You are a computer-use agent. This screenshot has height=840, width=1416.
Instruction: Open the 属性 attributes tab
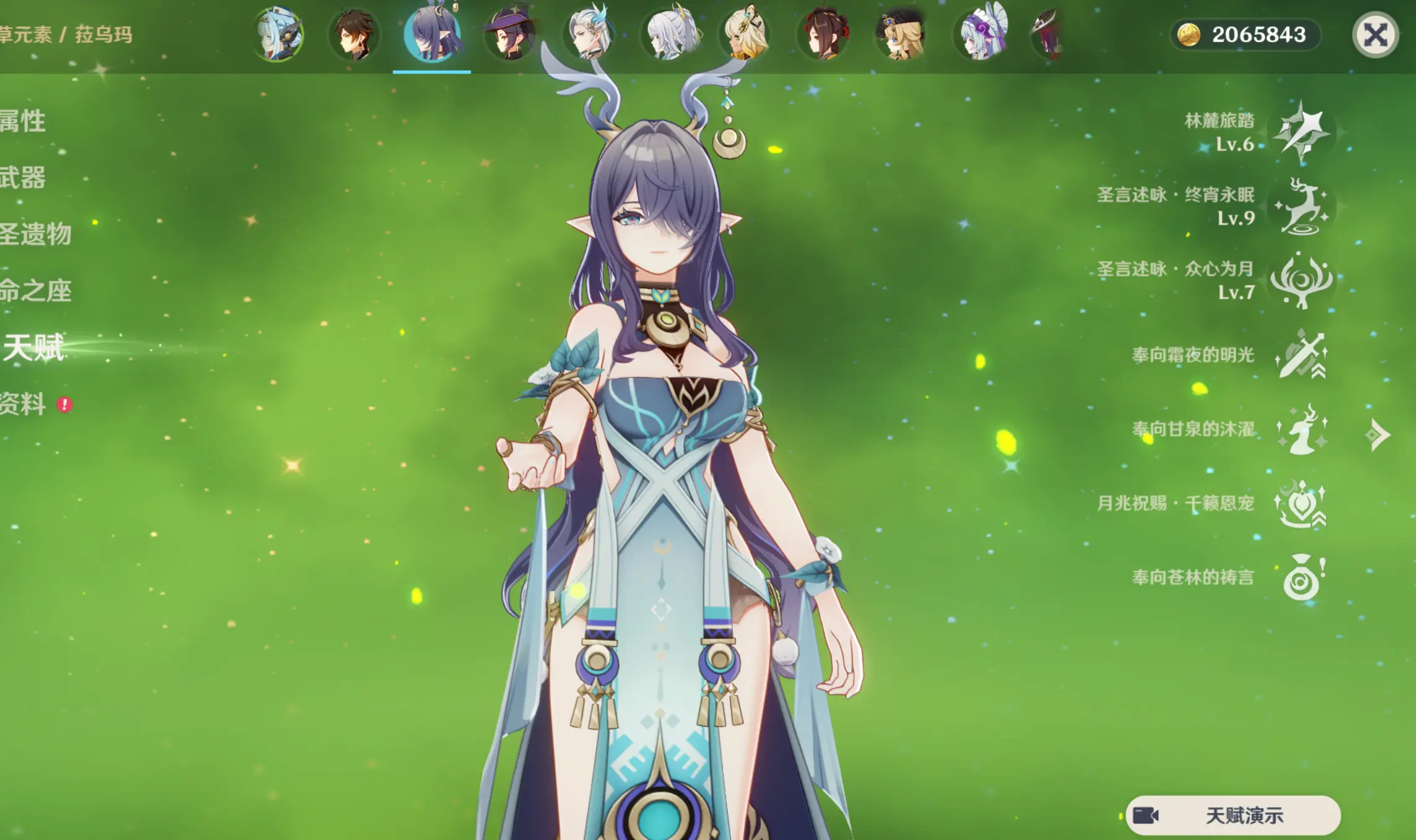pos(23,121)
